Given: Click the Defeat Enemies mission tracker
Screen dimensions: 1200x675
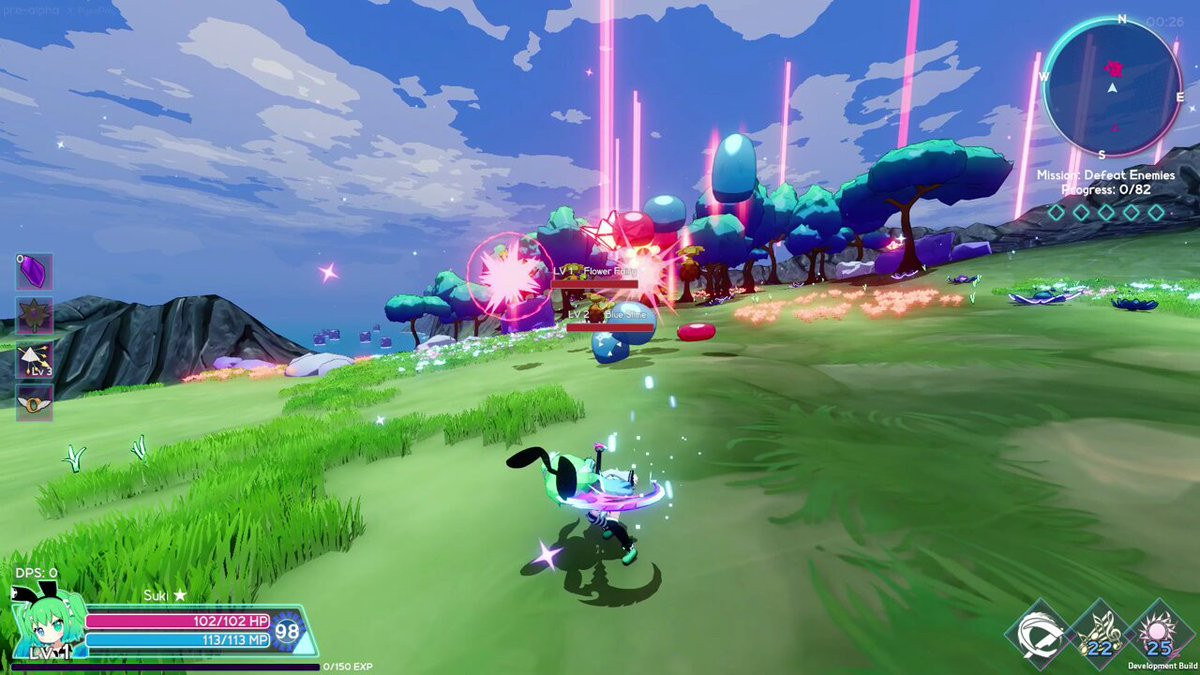Looking at the screenshot, I should 1108,181.
